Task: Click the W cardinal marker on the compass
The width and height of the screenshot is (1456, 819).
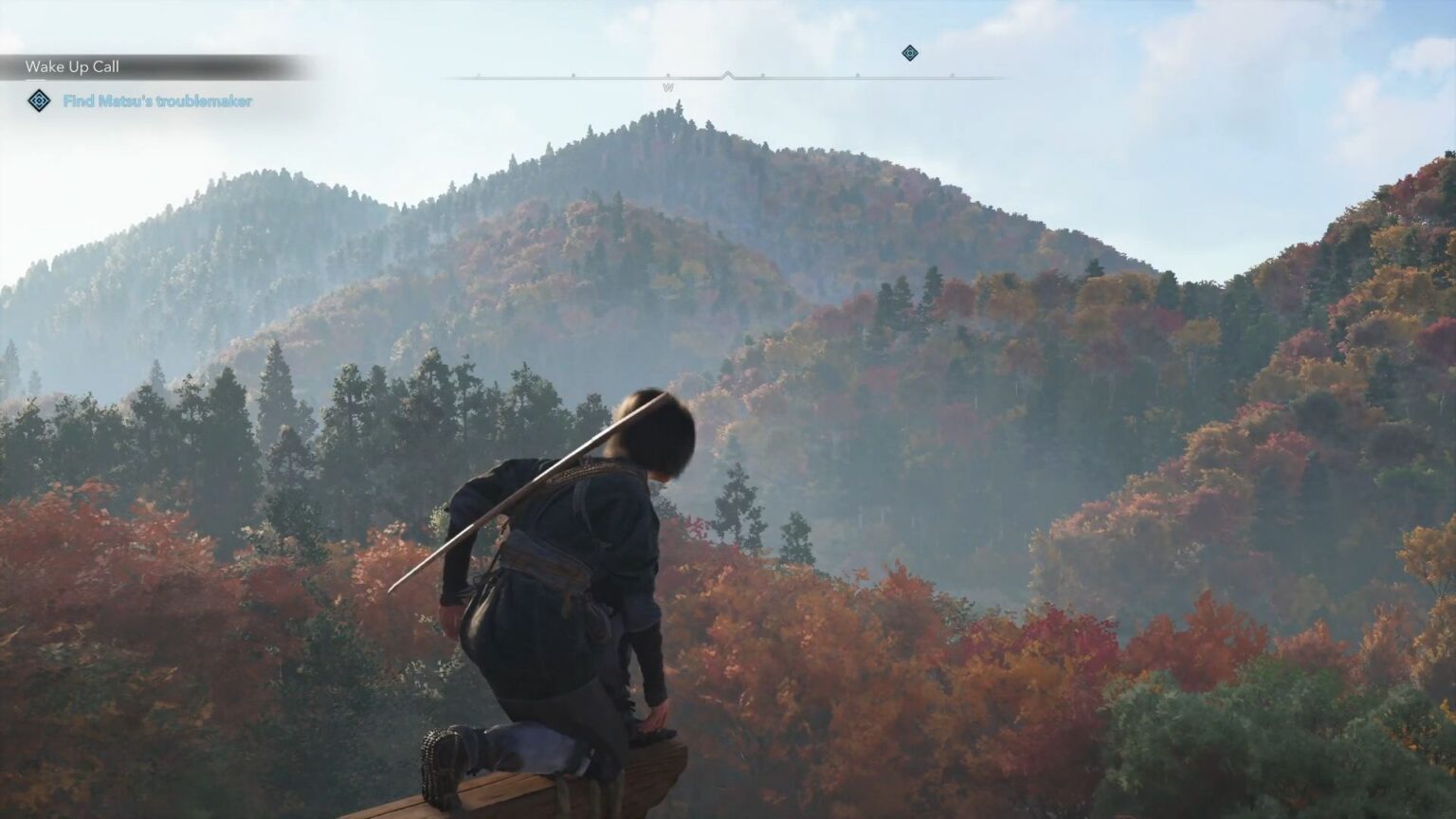Action: pyautogui.click(x=670, y=87)
